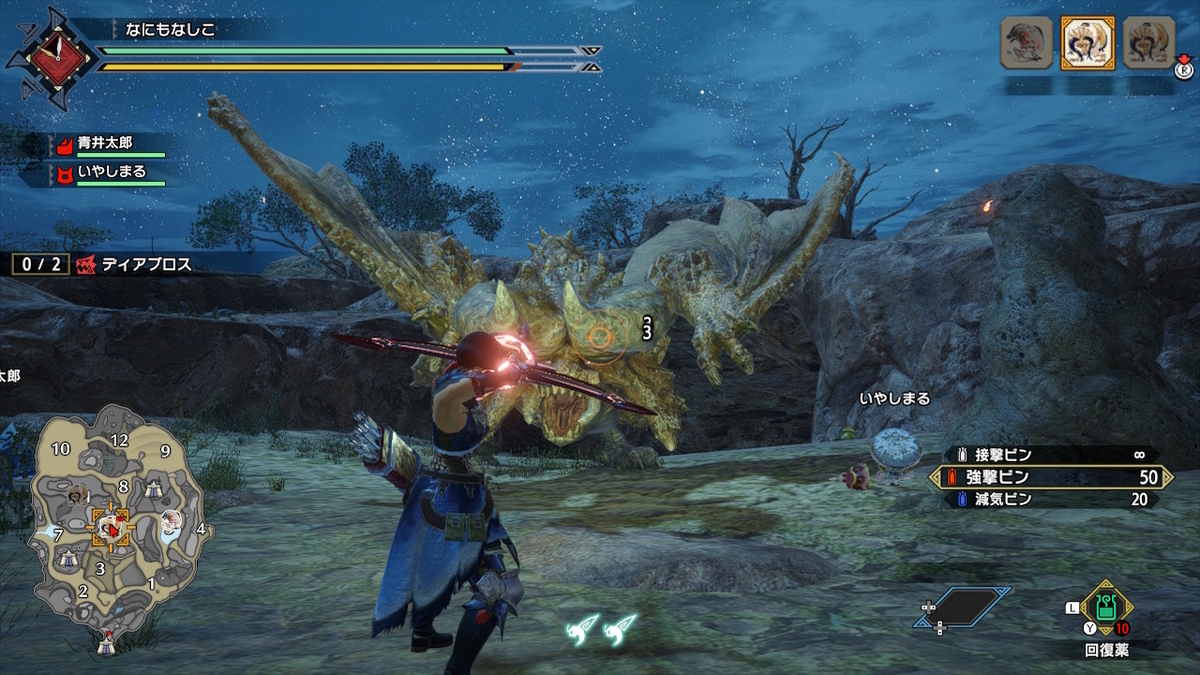Click area 12 on the minimap
The image size is (1200, 675).
tap(120, 440)
